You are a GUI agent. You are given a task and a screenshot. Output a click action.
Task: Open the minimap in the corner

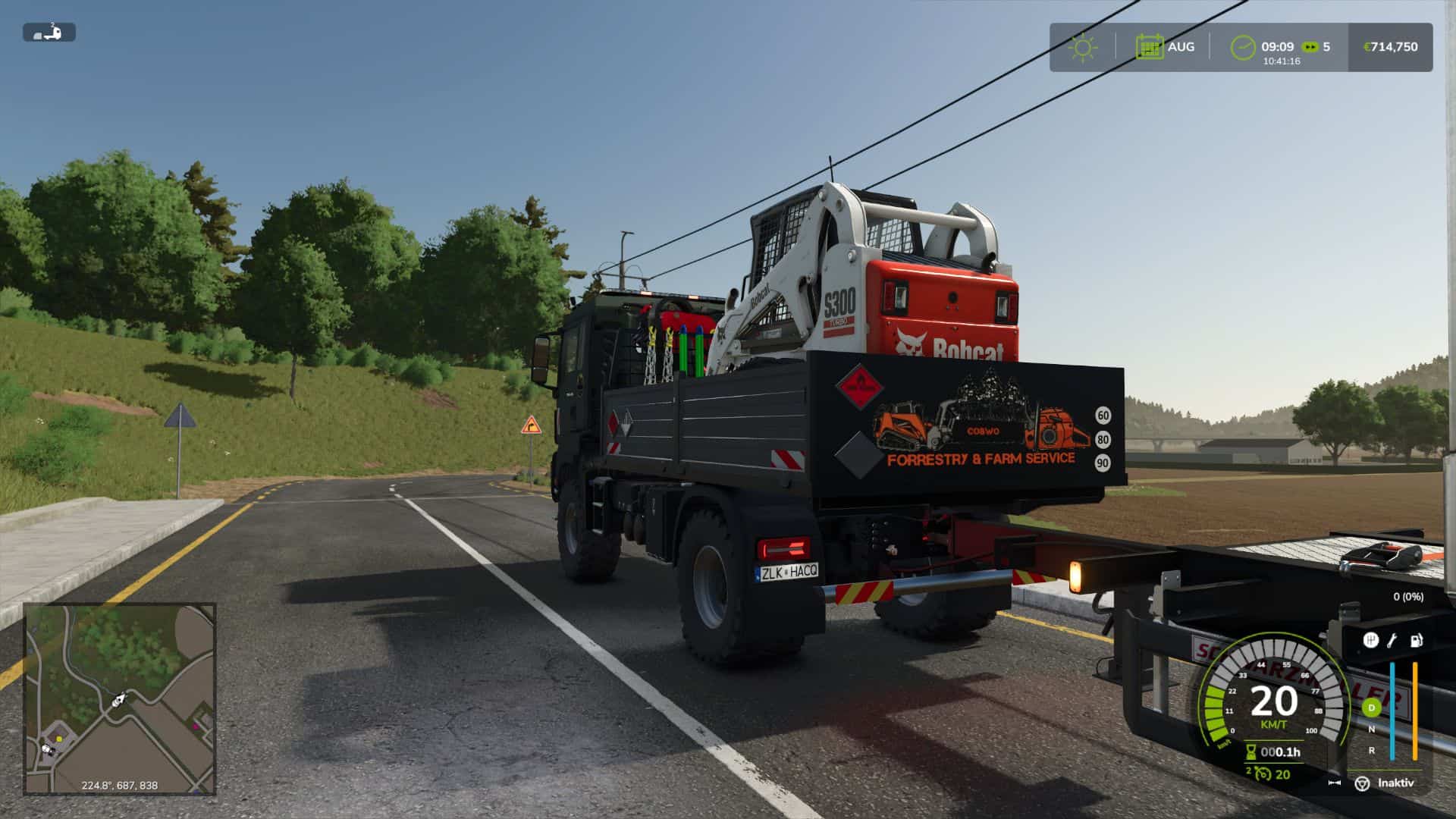pyautogui.click(x=120, y=698)
